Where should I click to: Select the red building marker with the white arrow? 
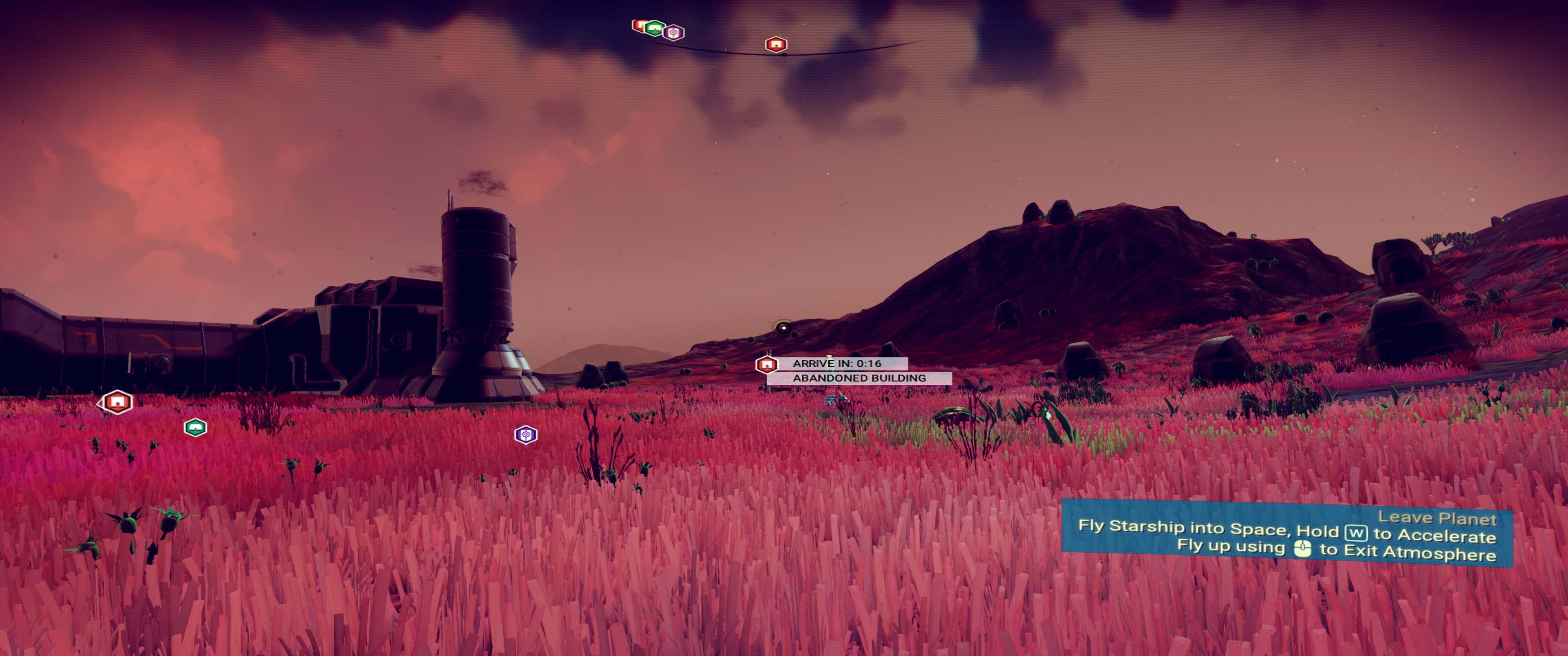click(117, 402)
